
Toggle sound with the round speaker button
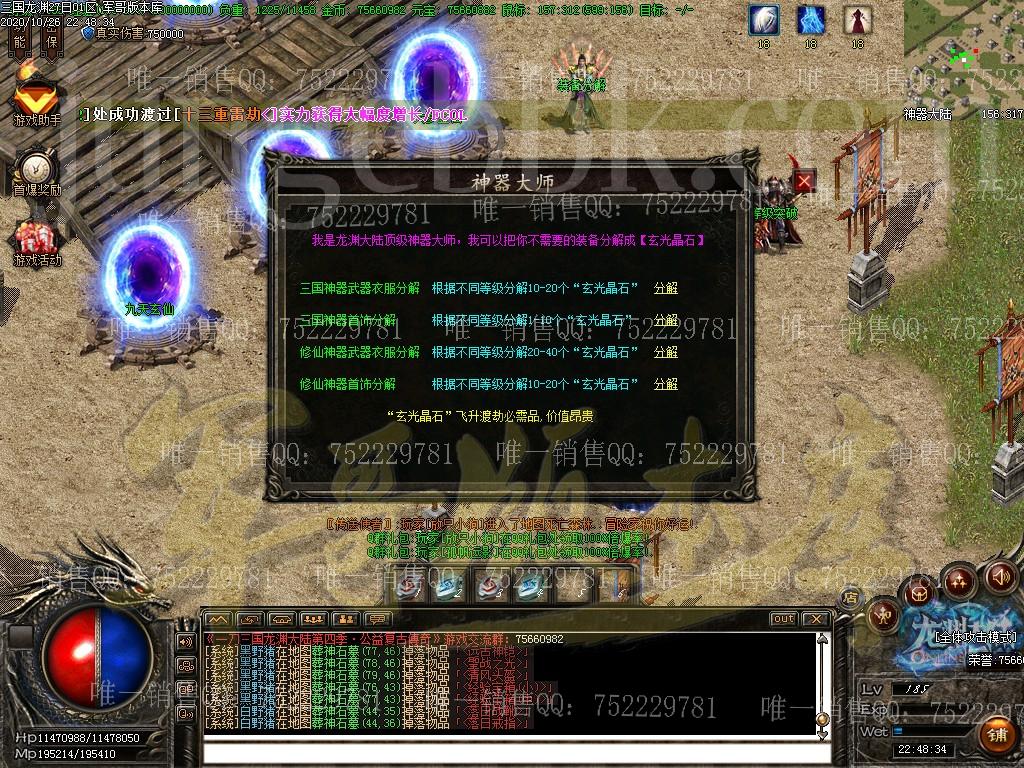(x=1000, y=577)
